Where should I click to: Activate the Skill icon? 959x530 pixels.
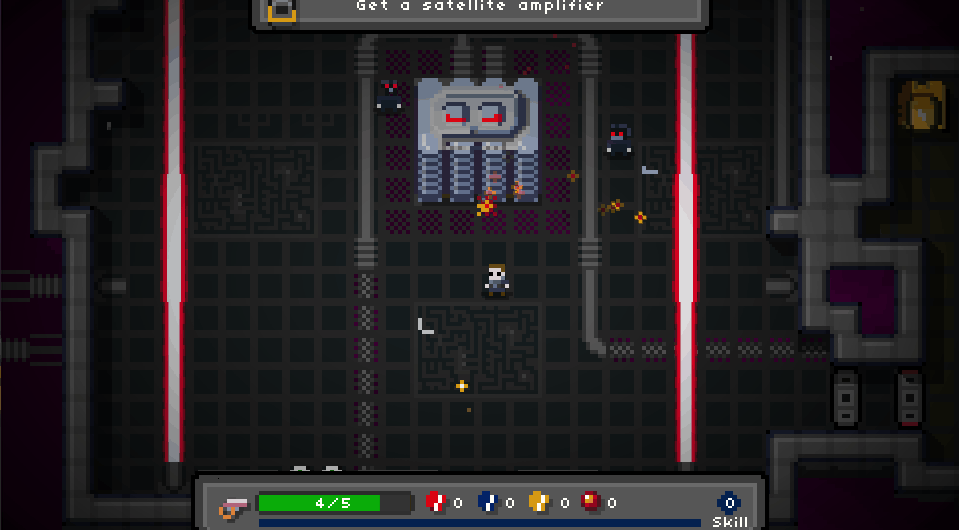(x=729, y=503)
